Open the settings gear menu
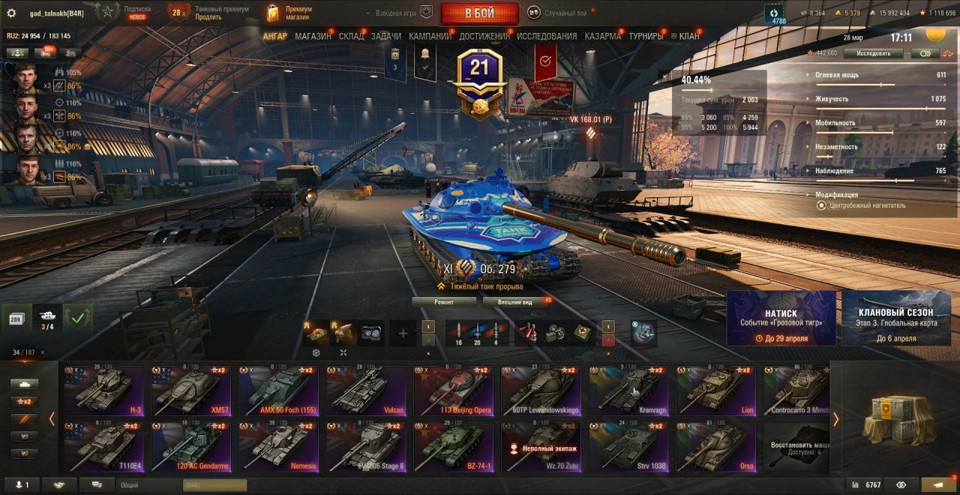 click(12, 13)
